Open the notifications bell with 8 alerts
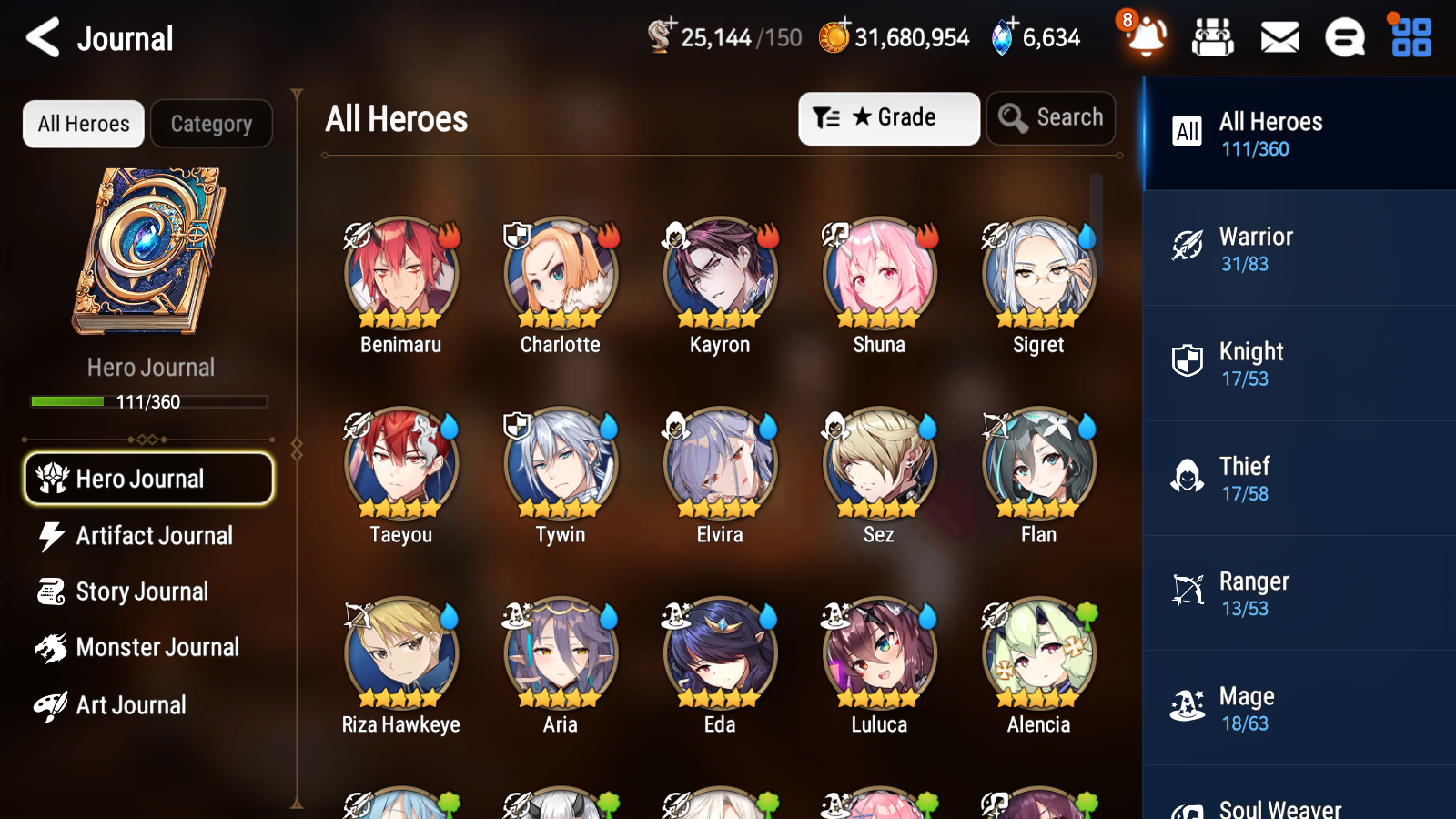 [1146, 38]
